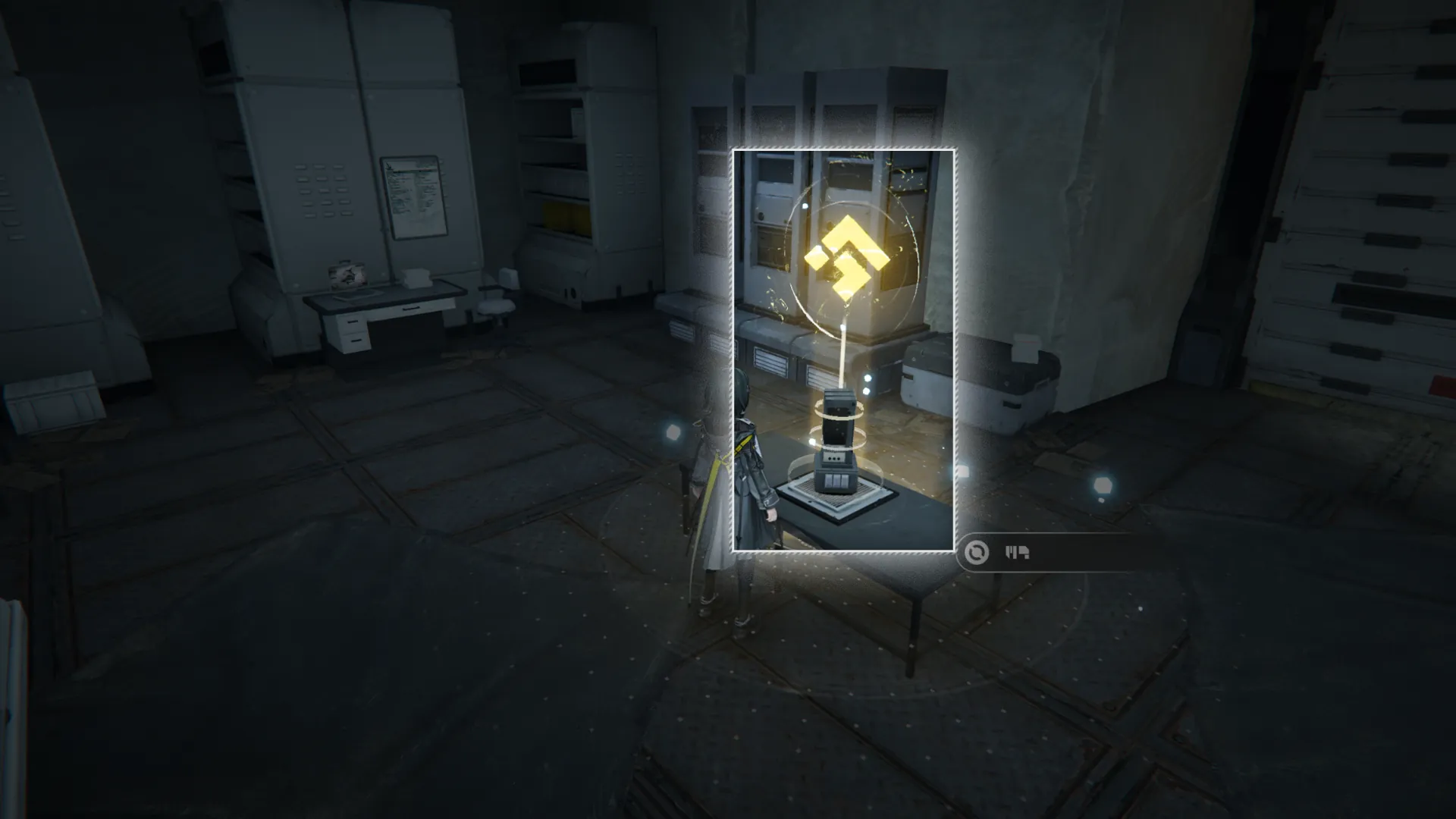This screenshot has width=1456, height=819.
Task: Select the interaction prompt beside the highlighted device
Action: click(x=1046, y=553)
